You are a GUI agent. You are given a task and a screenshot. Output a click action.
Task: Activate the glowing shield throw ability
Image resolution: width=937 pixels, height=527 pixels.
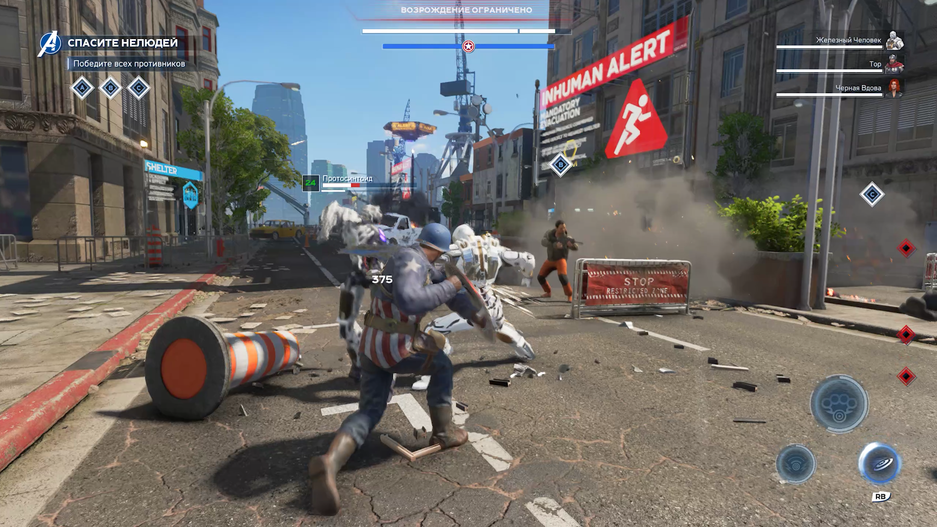[879, 463]
